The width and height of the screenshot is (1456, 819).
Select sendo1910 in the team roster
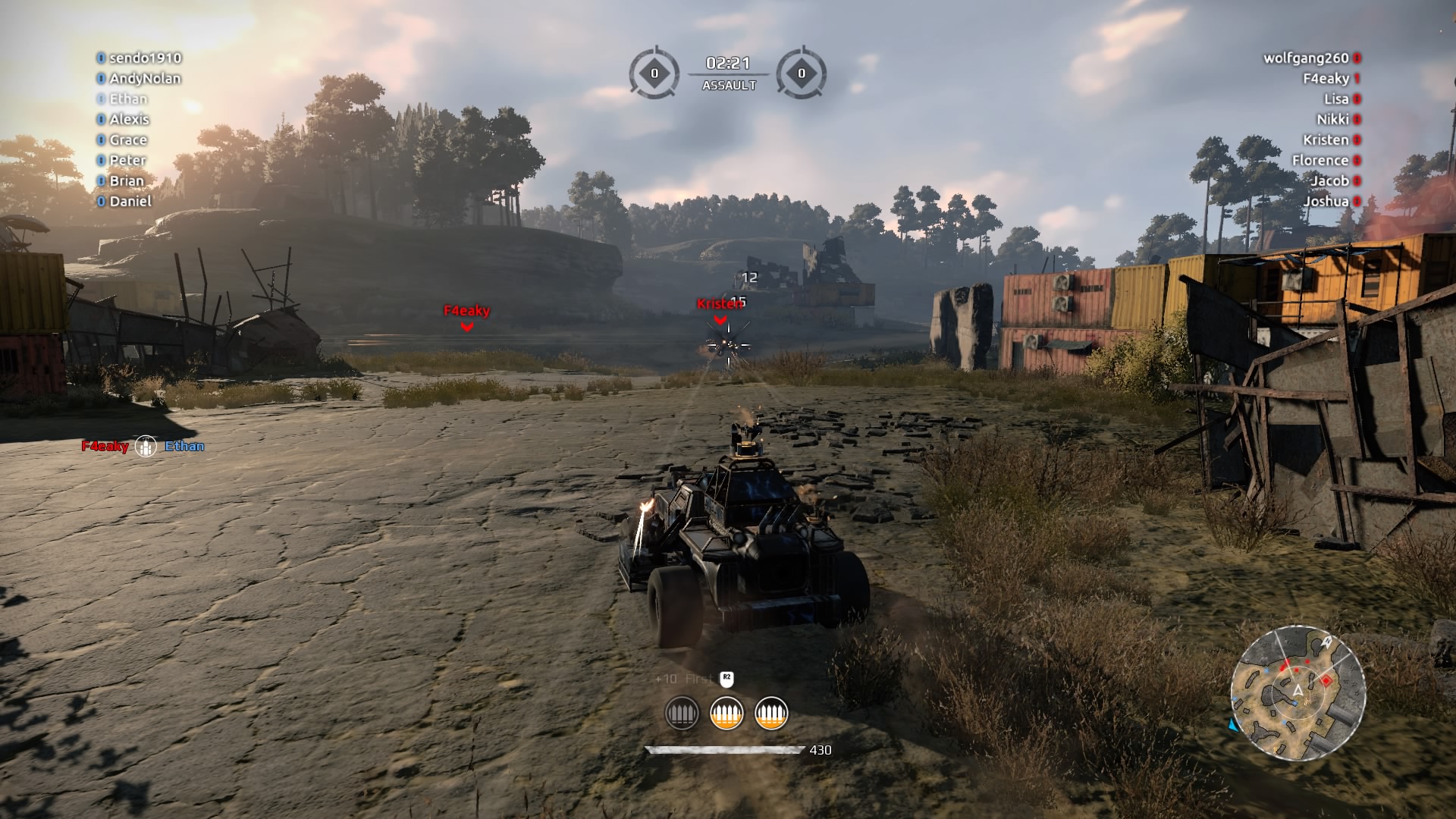(145, 58)
